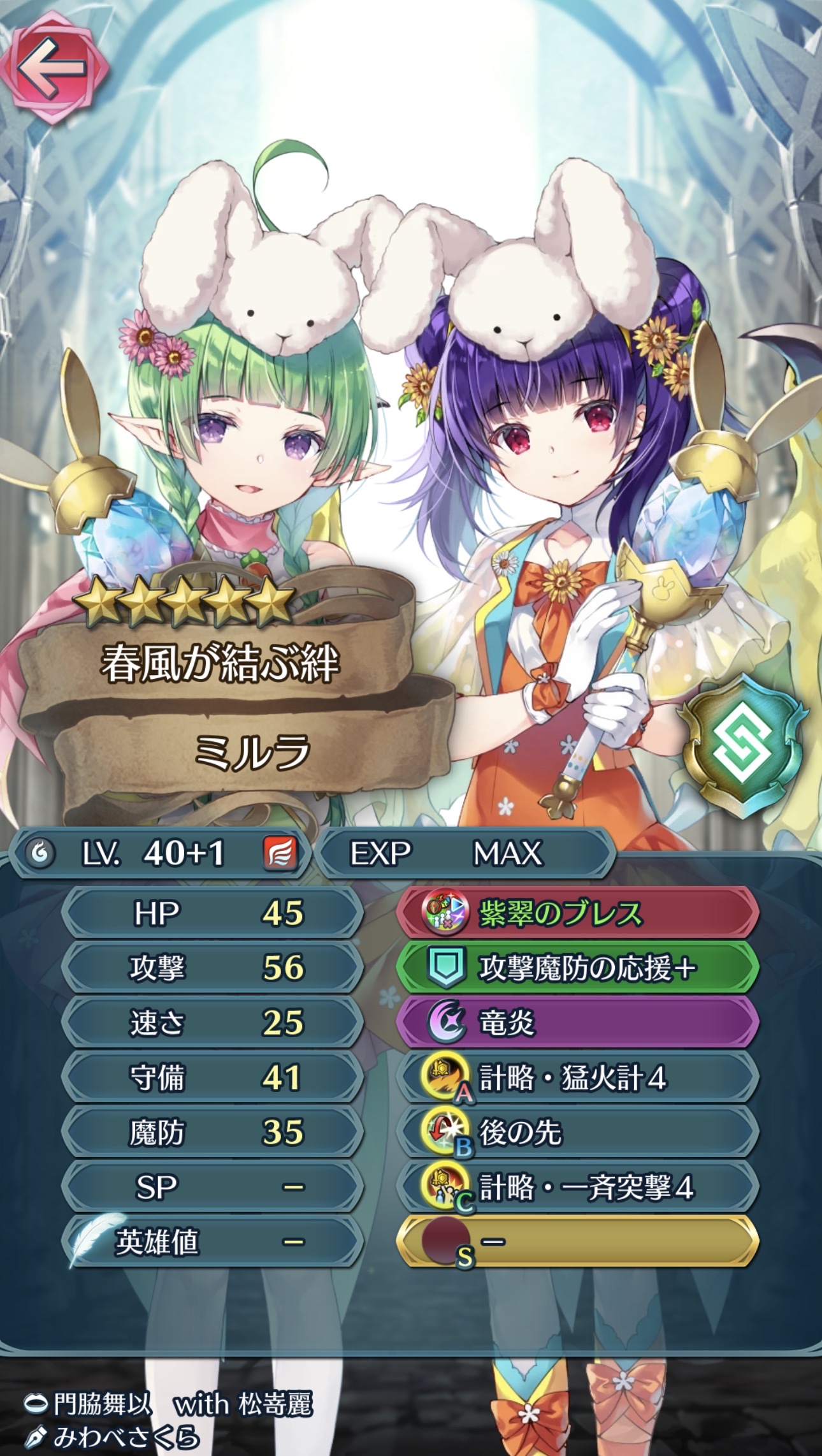Check the 守備 defense stat row
This screenshot has height=1456, width=822.
coord(213,1078)
